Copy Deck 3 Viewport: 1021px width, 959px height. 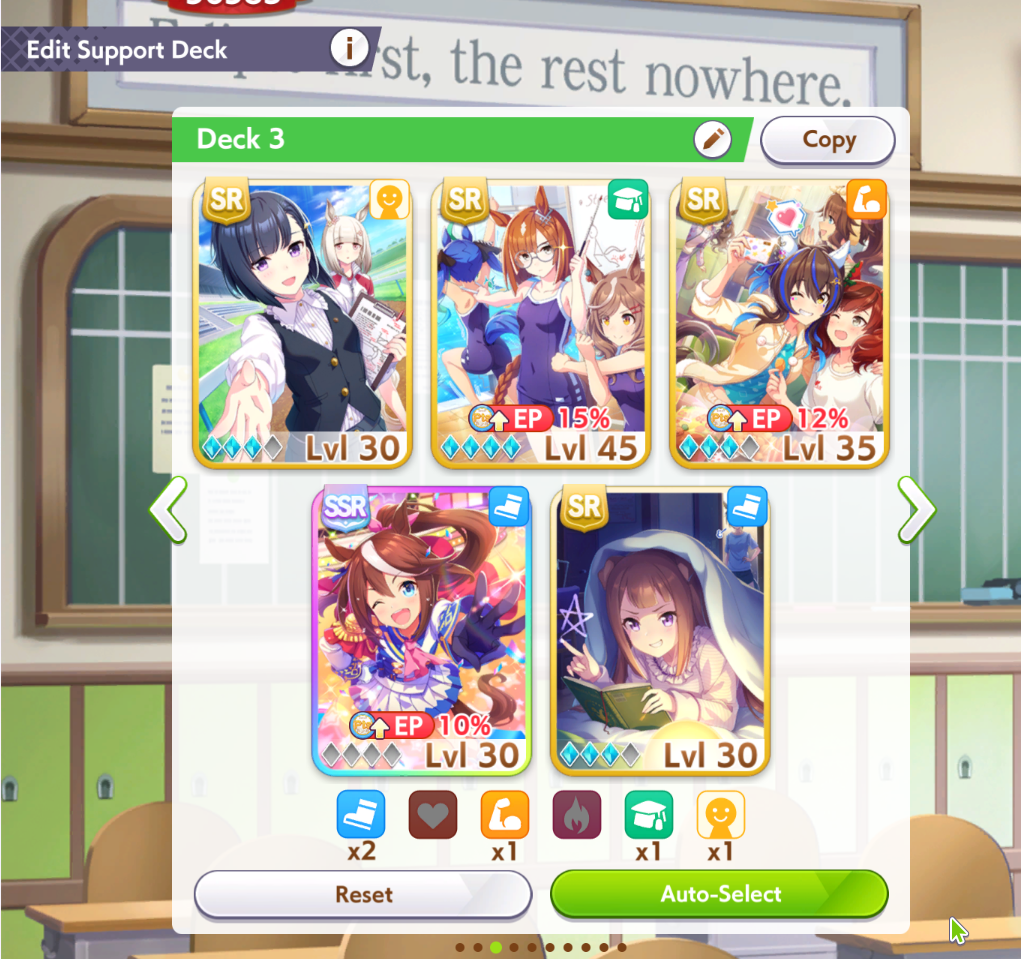pyautogui.click(x=827, y=140)
